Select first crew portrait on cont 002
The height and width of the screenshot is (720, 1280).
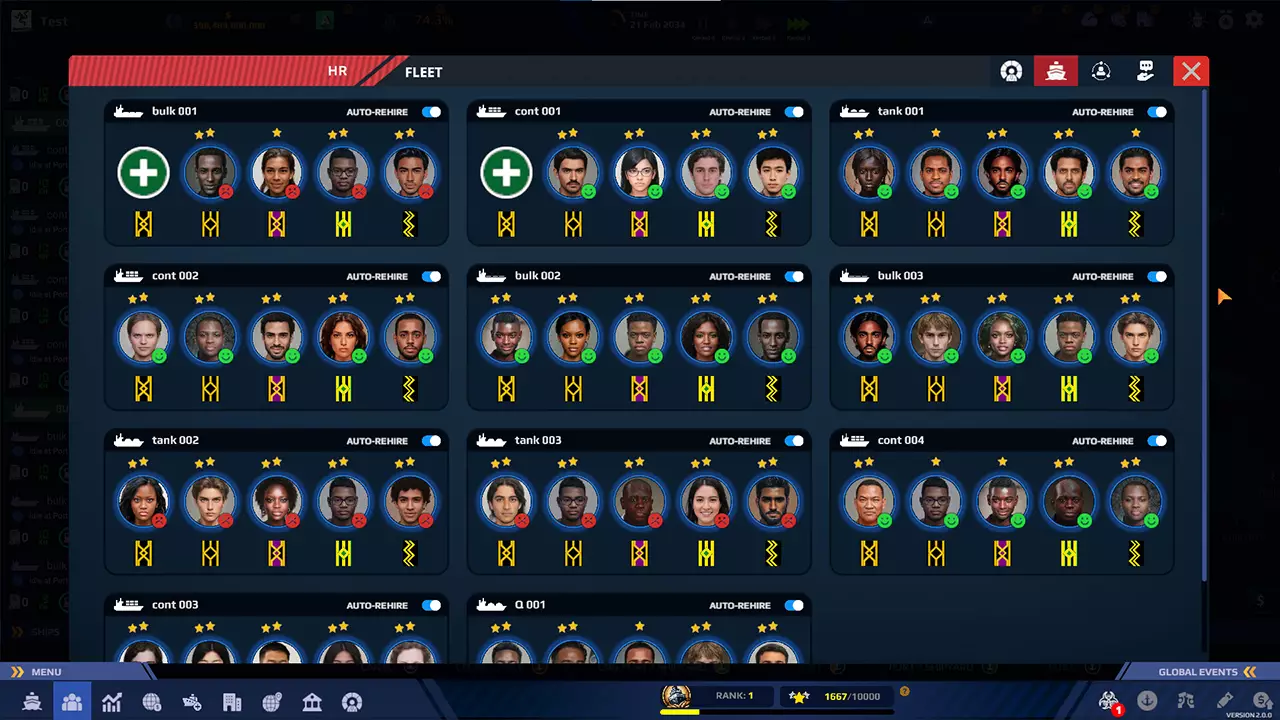click(x=143, y=337)
